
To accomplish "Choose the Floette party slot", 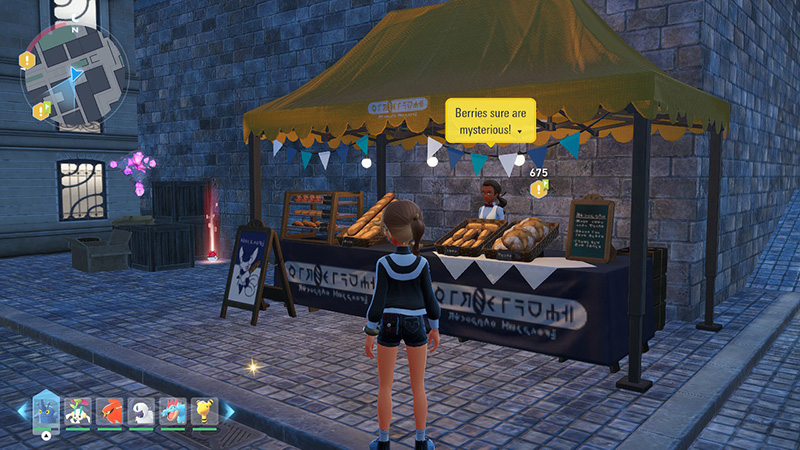I will click(x=78, y=410).
